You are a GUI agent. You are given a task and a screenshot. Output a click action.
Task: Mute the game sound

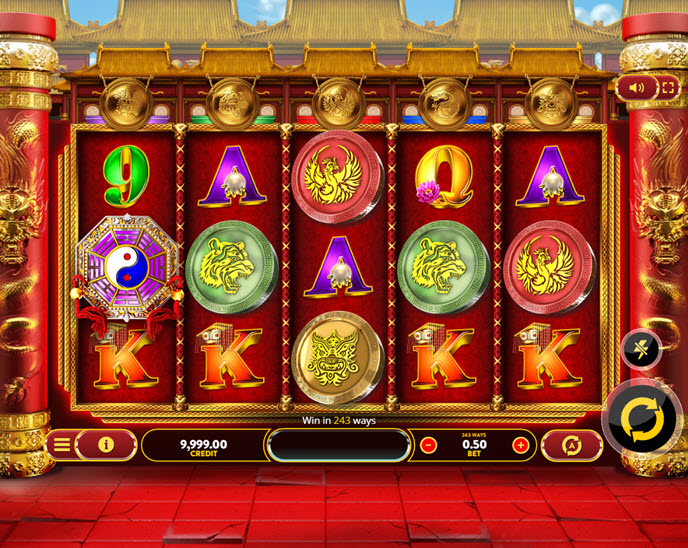637,88
